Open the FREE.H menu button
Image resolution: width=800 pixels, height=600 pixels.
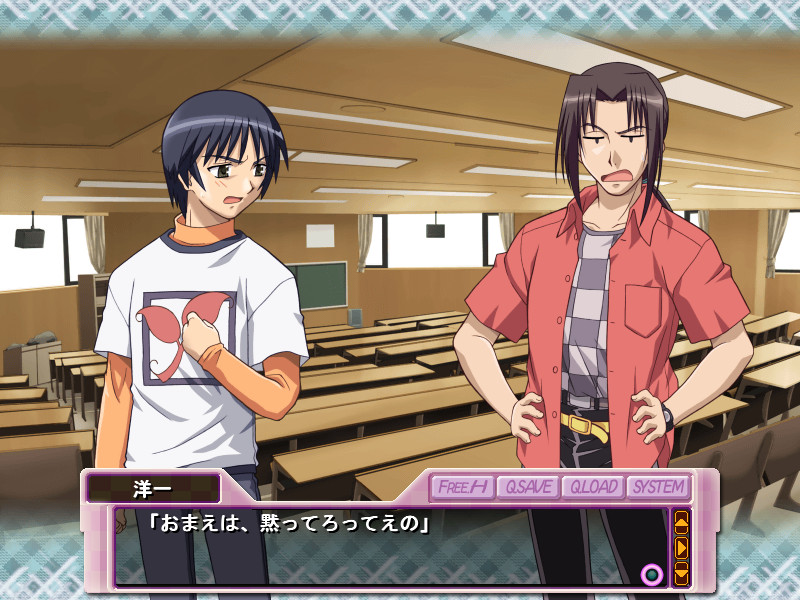(x=463, y=487)
